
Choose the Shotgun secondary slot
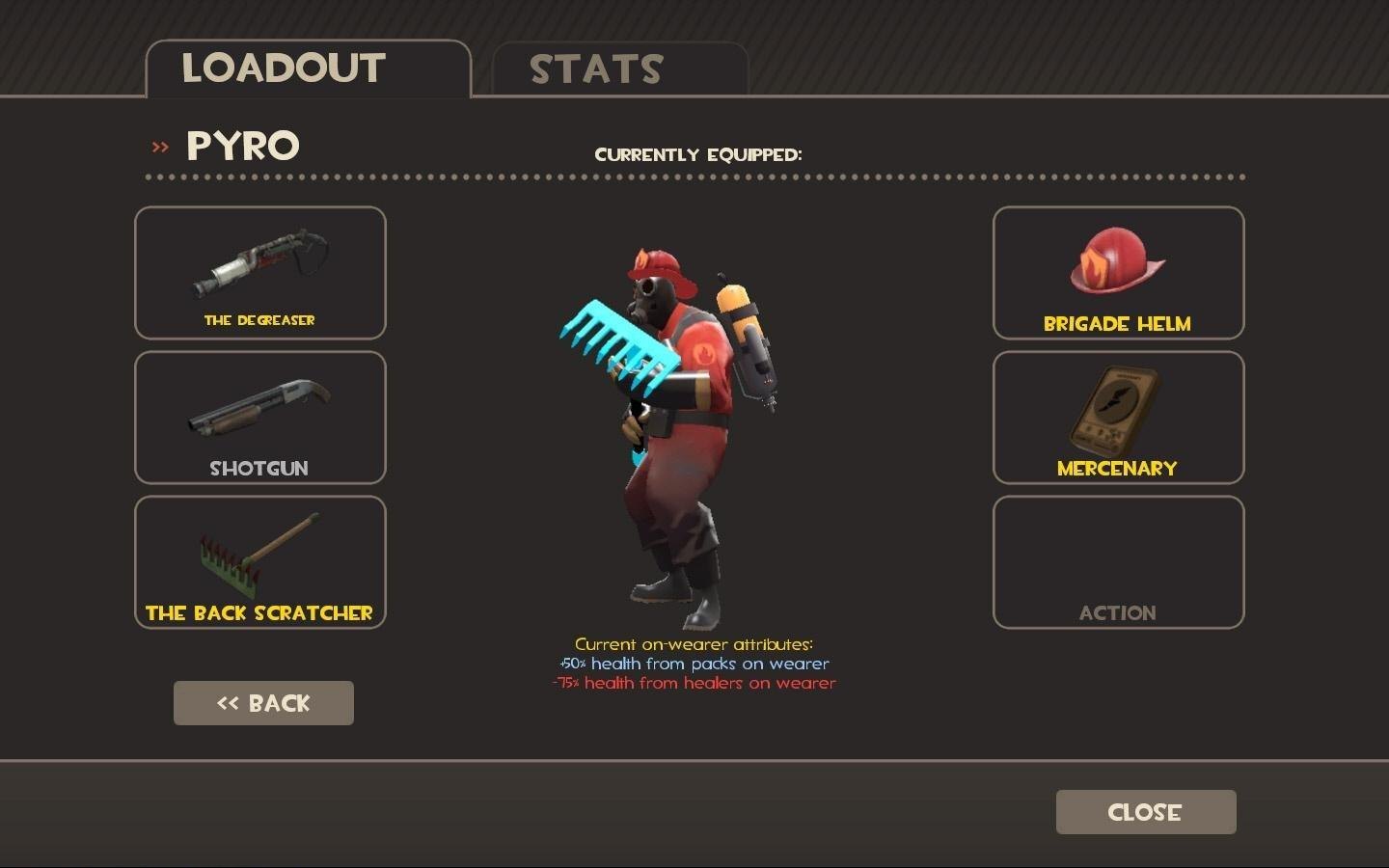[x=260, y=418]
